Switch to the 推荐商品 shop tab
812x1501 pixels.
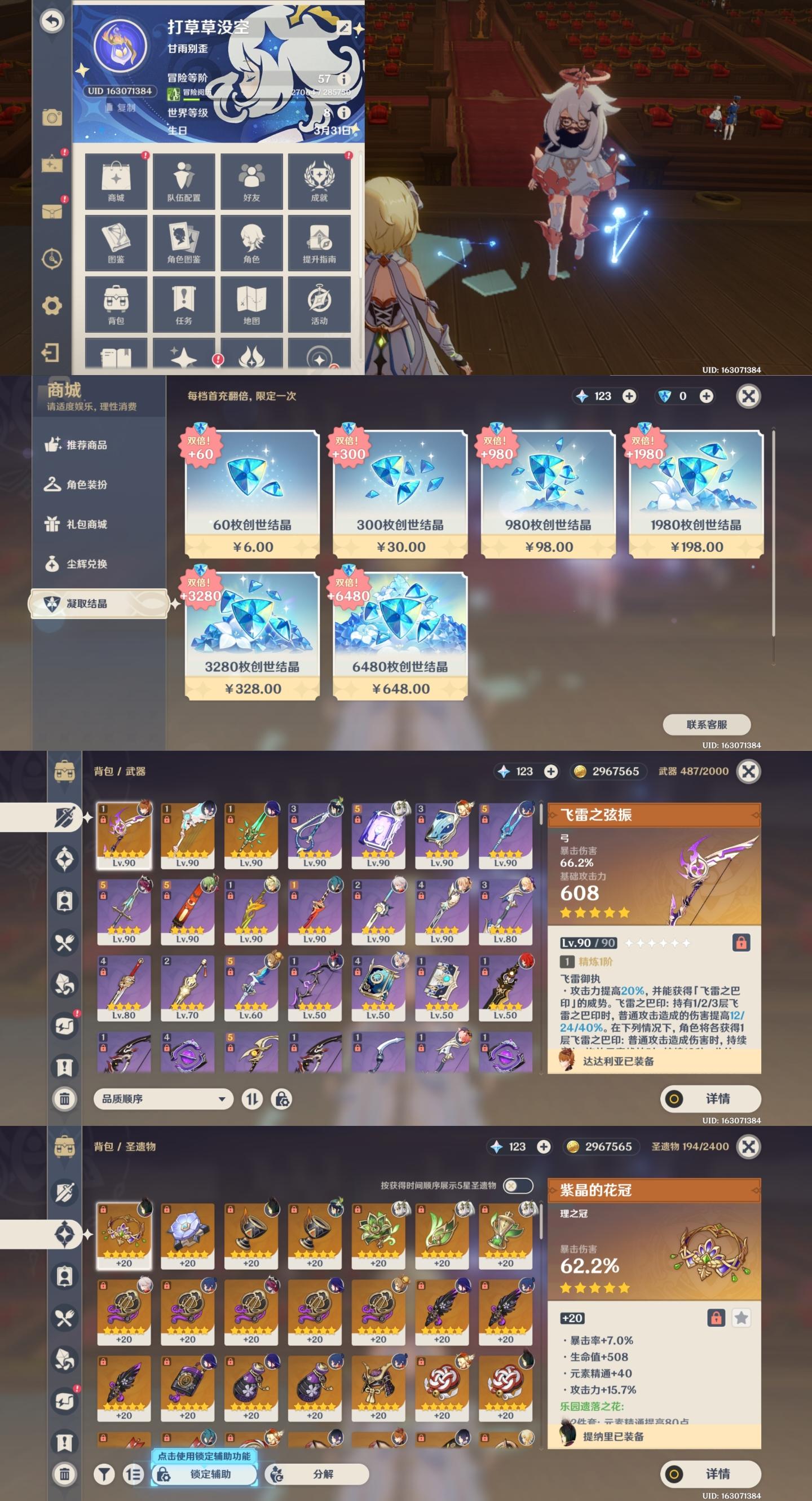point(86,445)
